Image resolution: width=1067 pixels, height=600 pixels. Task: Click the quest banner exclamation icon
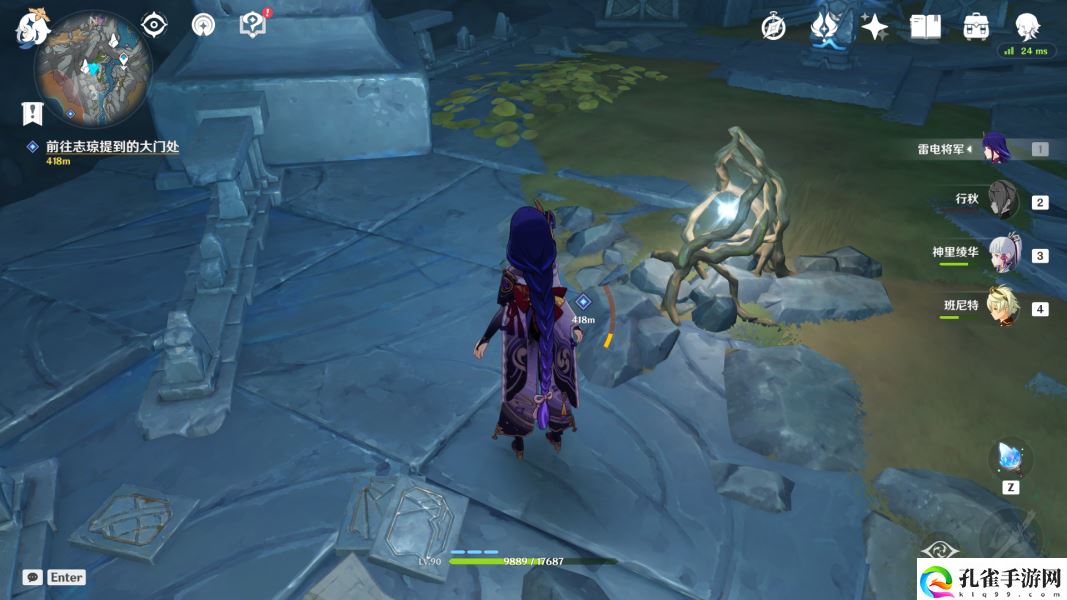(x=33, y=112)
